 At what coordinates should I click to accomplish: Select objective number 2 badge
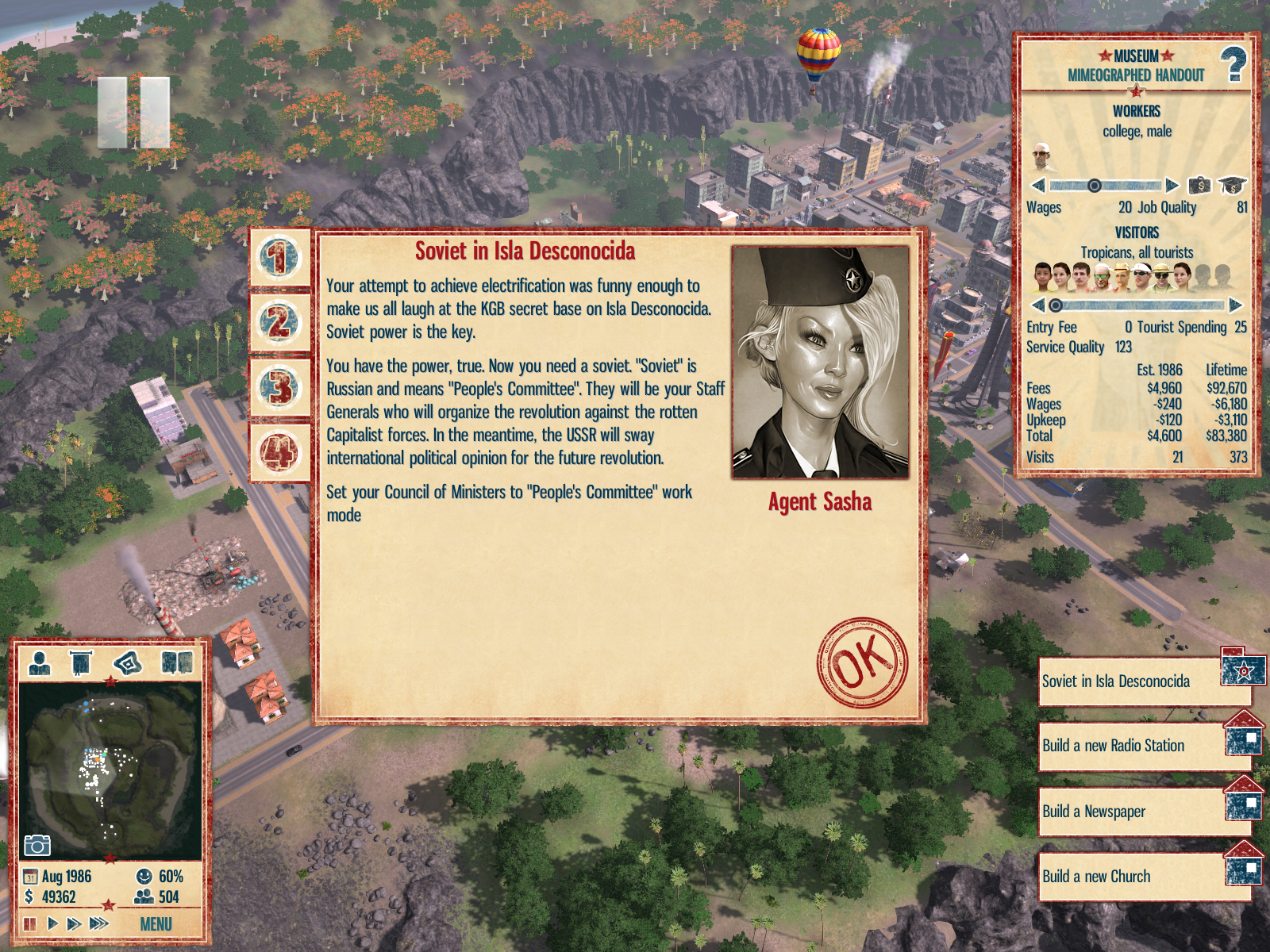[x=279, y=323]
